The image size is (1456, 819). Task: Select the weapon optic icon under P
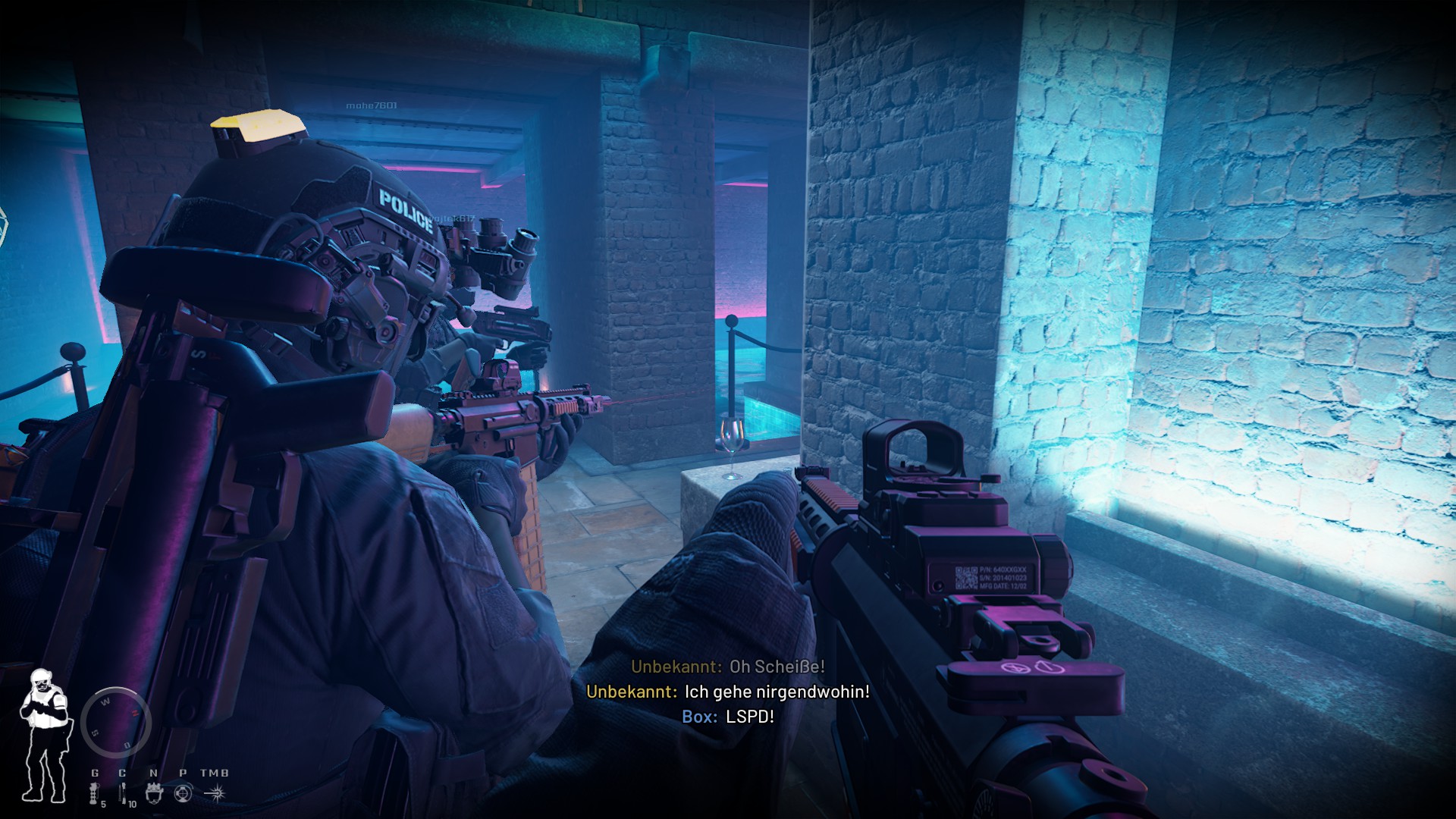point(184,794)
